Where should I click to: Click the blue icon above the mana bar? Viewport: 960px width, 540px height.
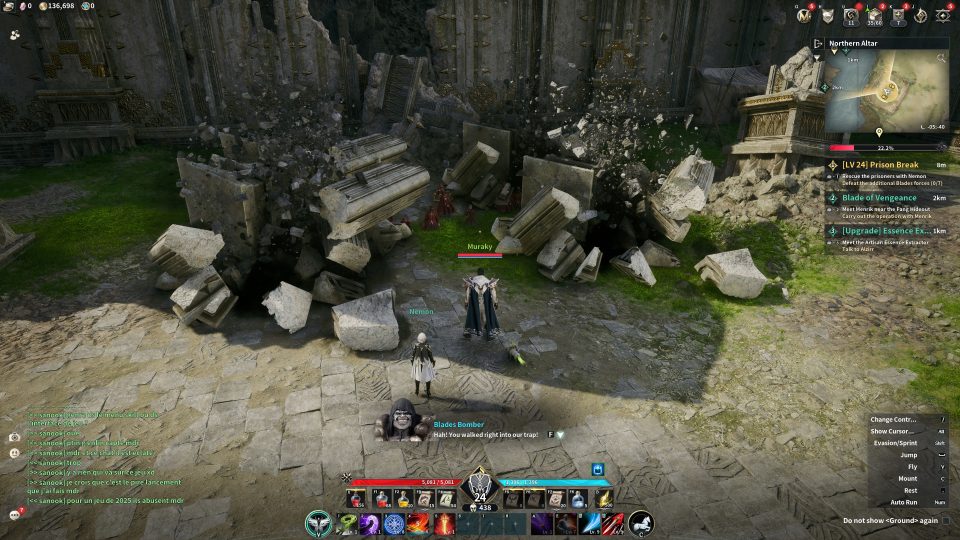click(x=599, y=468)
